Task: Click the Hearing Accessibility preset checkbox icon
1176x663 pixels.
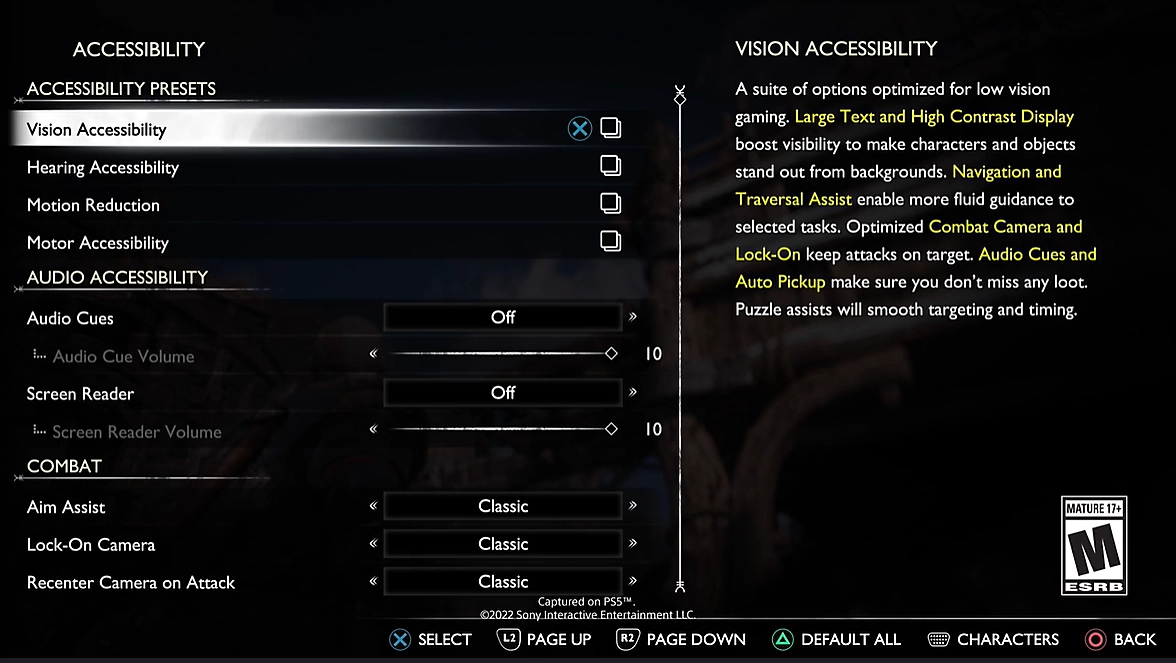Action: point(610,166)
